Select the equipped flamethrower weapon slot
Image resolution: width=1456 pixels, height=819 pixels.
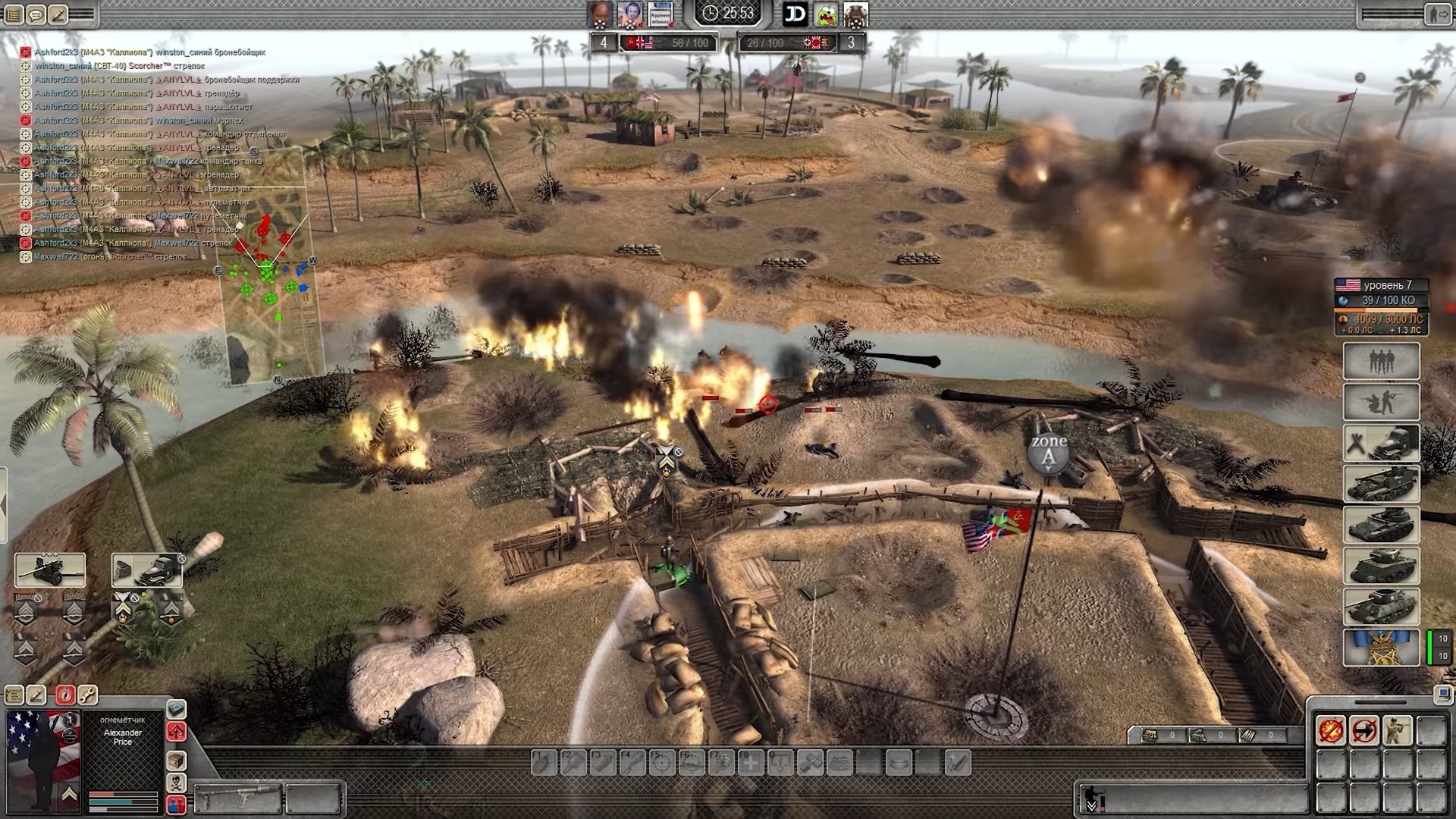pyautogui.click(x=237, y=798)
